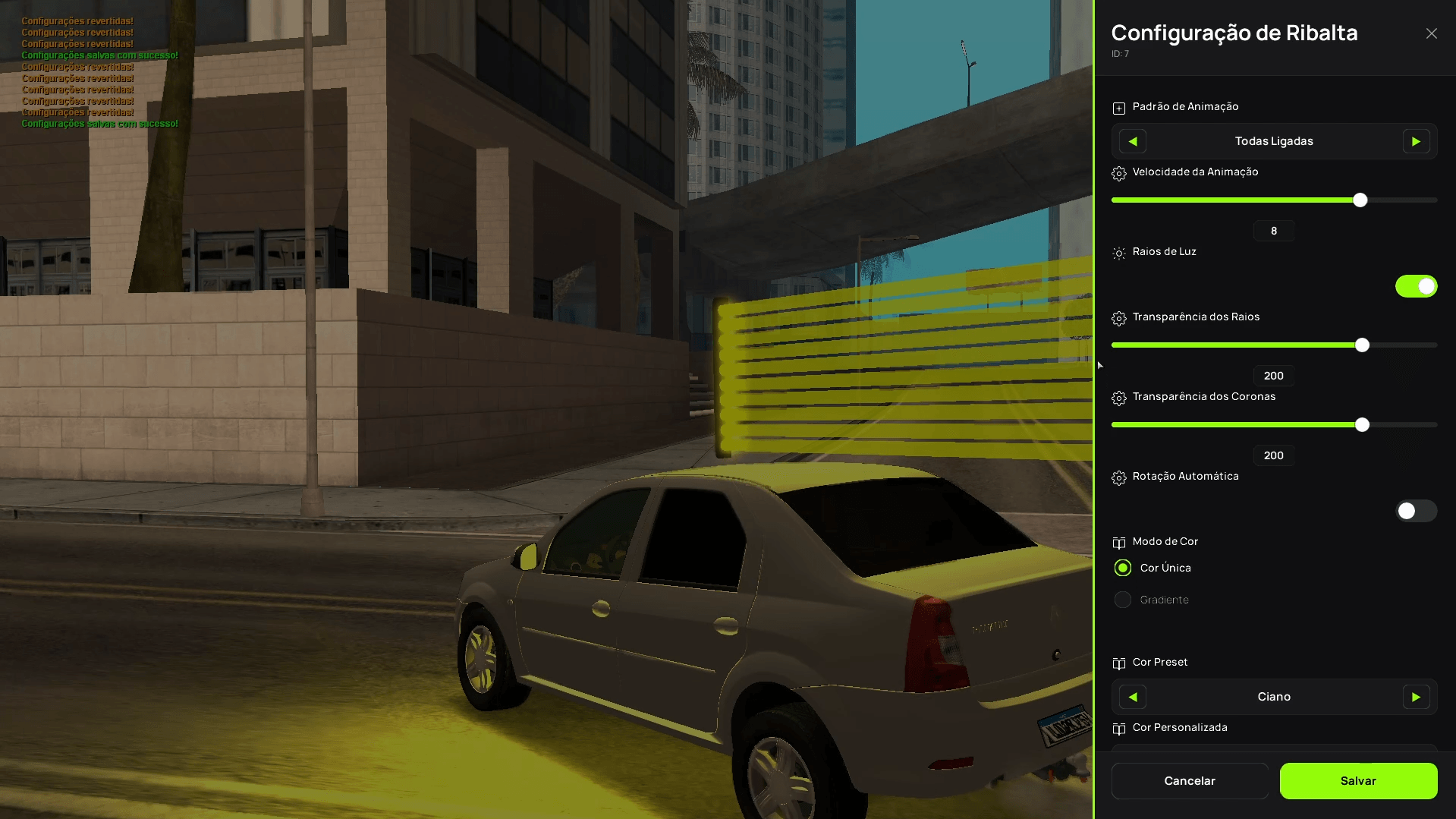Select the Cor Única radio button

pyautogui.click(x=1122, y=567)
